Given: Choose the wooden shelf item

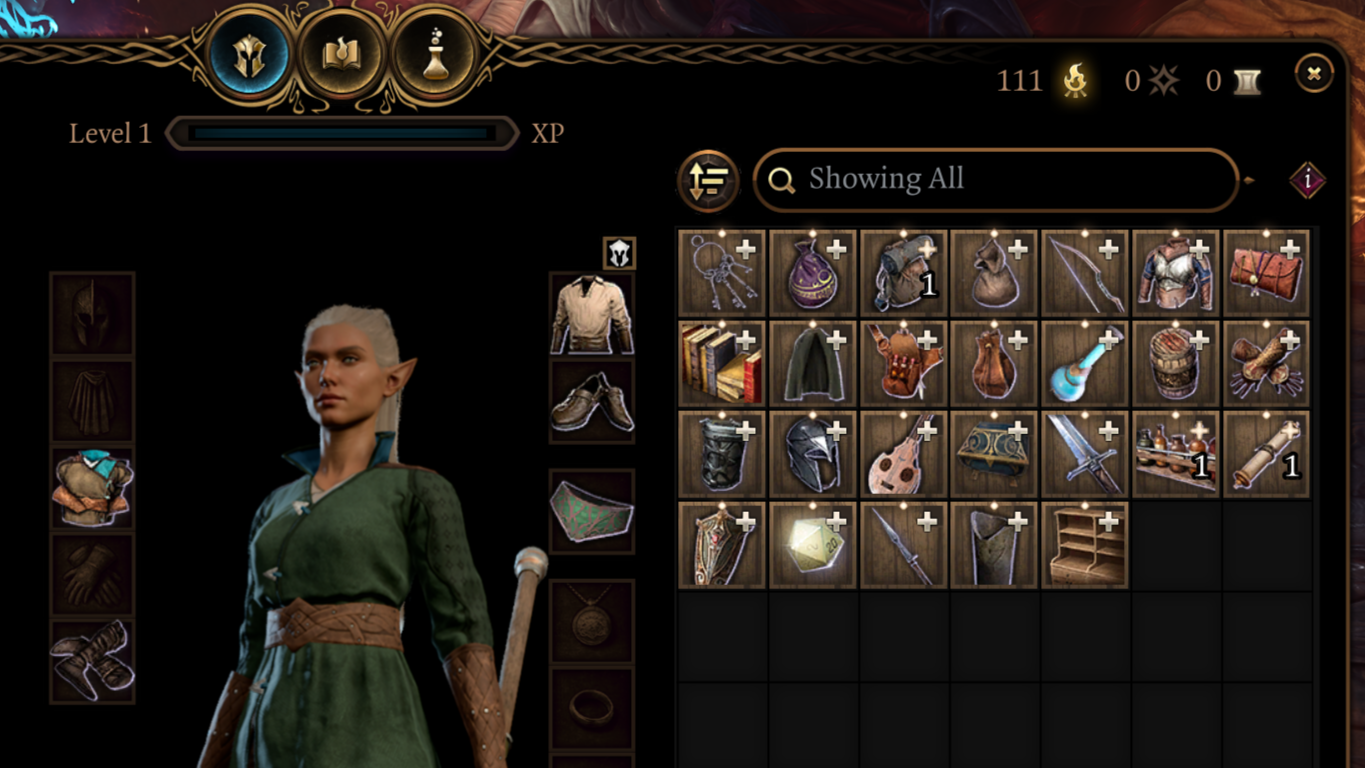Looking at the screenshot, I should (x=1084, y=545).
